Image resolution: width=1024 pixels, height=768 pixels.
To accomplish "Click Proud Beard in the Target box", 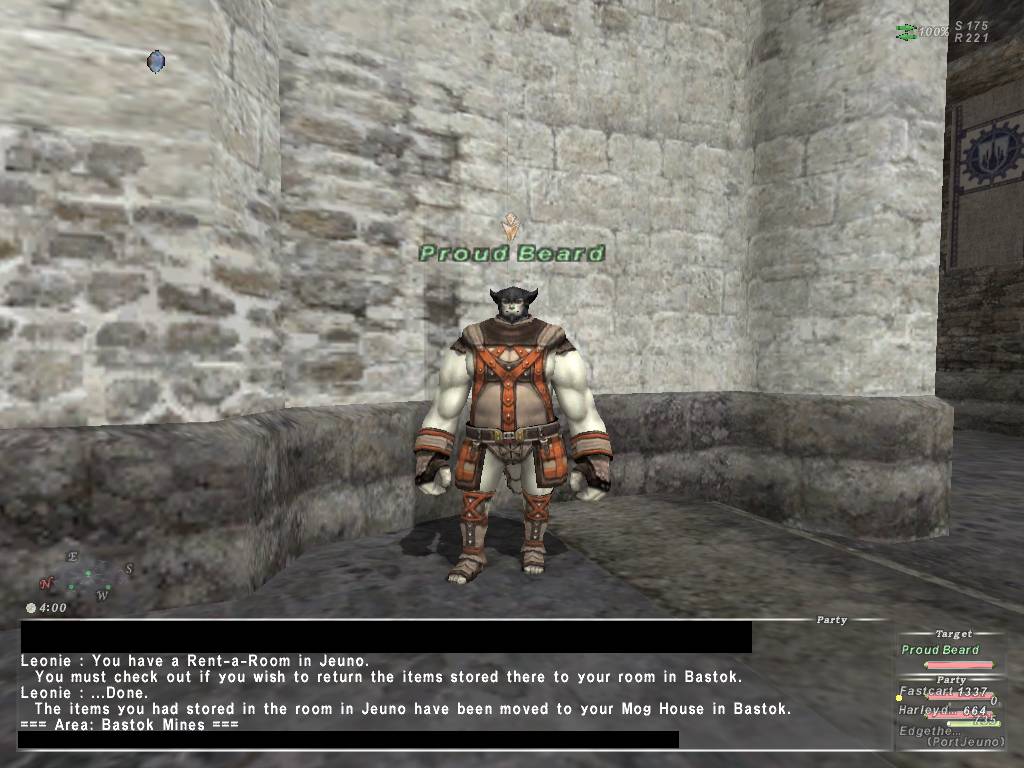I will [x=940, y=650].
